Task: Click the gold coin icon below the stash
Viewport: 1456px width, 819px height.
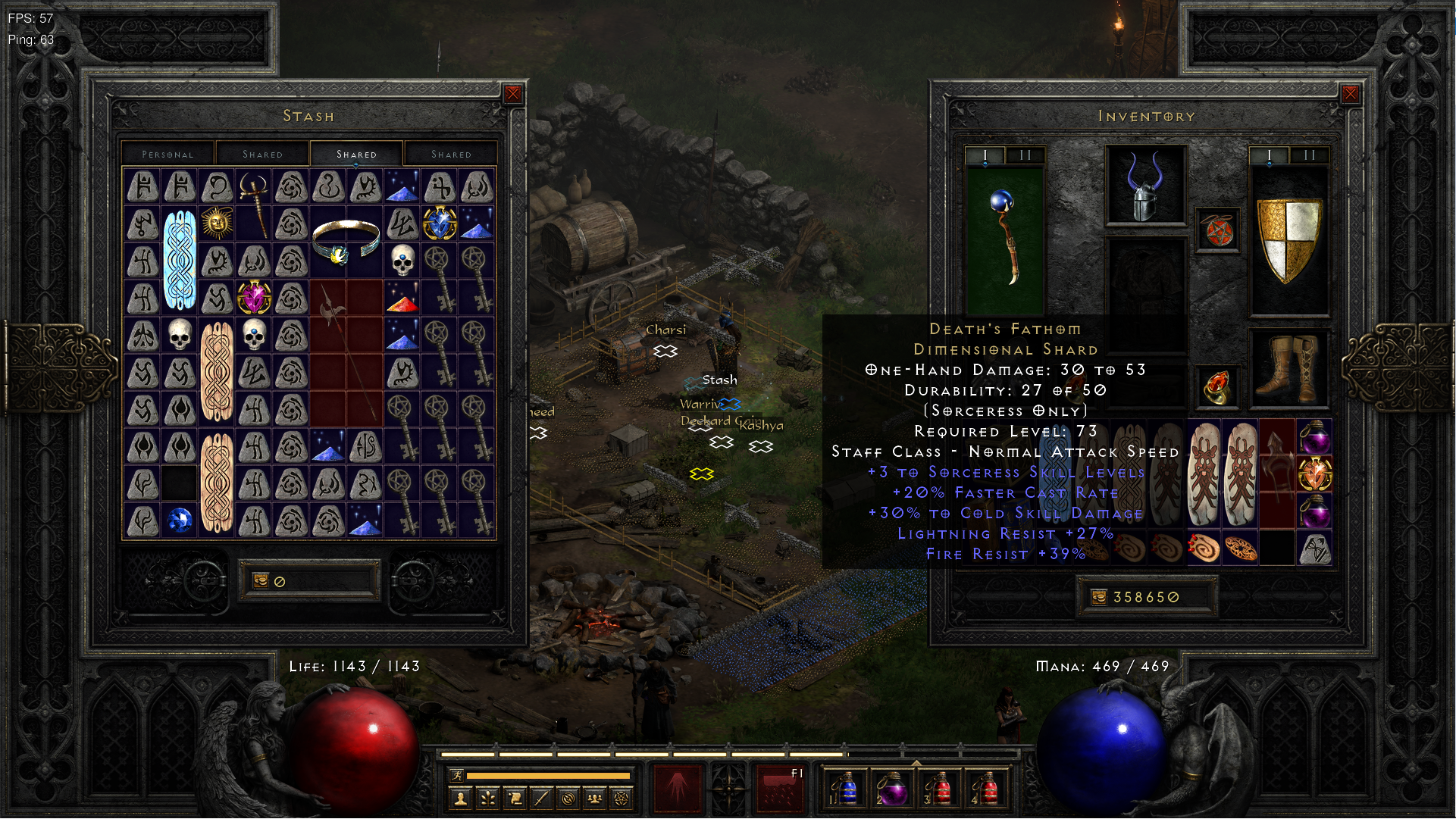Action: coord(259,580)
